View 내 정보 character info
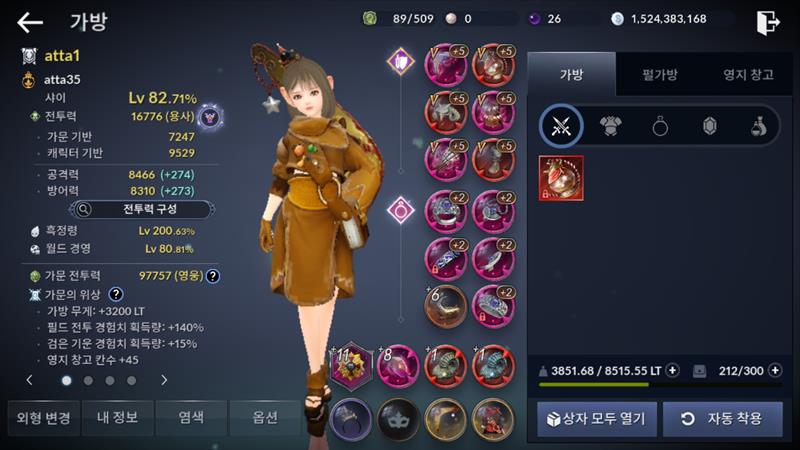The image size is (800, 450). point(117,417)
